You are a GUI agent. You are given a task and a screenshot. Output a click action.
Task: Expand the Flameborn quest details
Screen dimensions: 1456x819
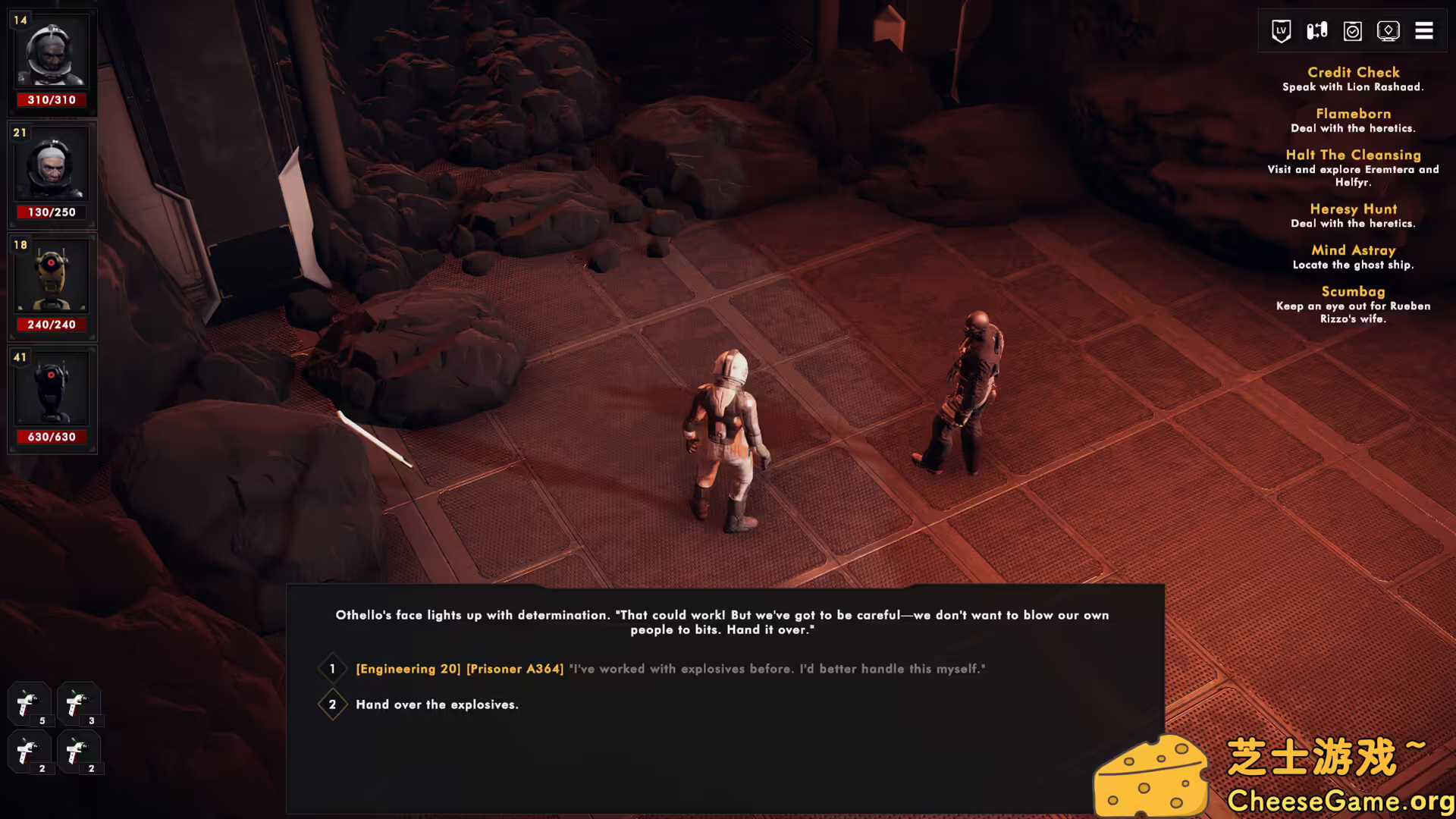(x=1354, y=113)
